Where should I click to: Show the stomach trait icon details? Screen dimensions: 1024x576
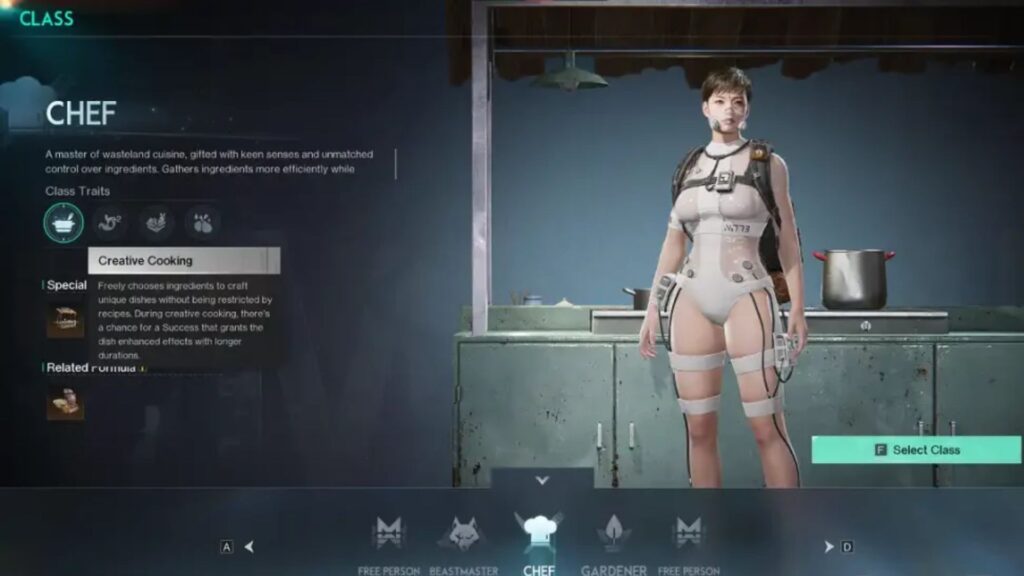point(109,222)
